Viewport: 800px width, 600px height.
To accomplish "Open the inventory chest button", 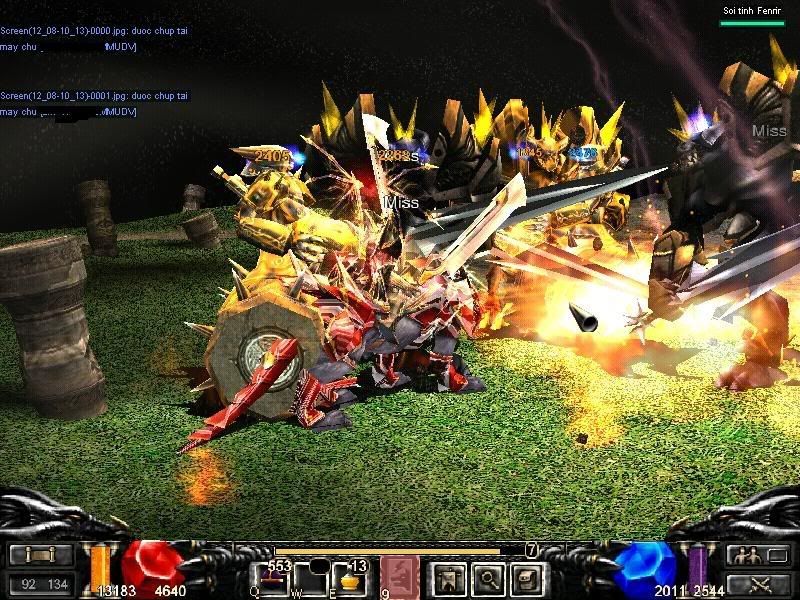I will tap(528, 577).
